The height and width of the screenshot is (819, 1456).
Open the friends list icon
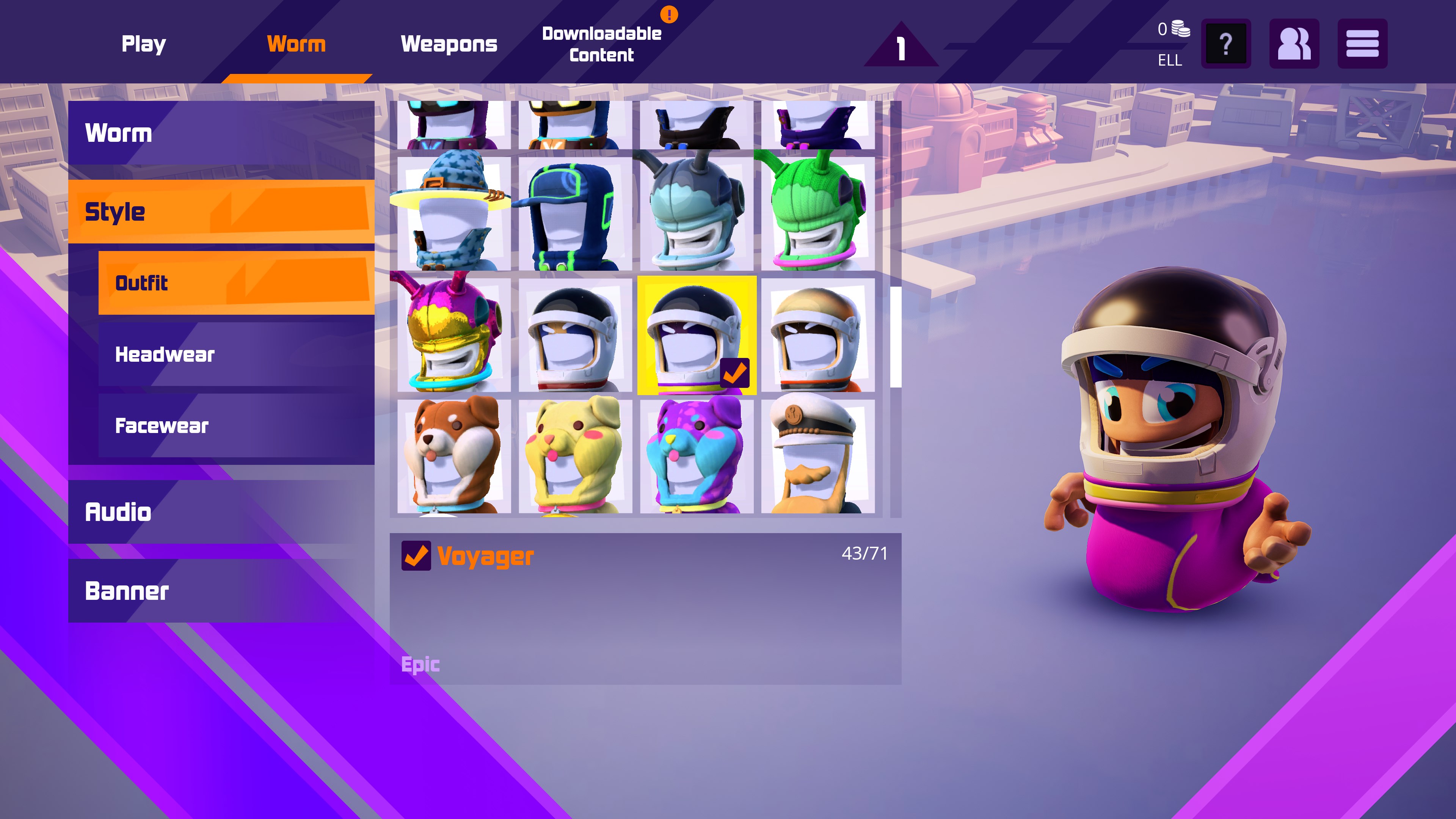click(x=1294, y=44)
